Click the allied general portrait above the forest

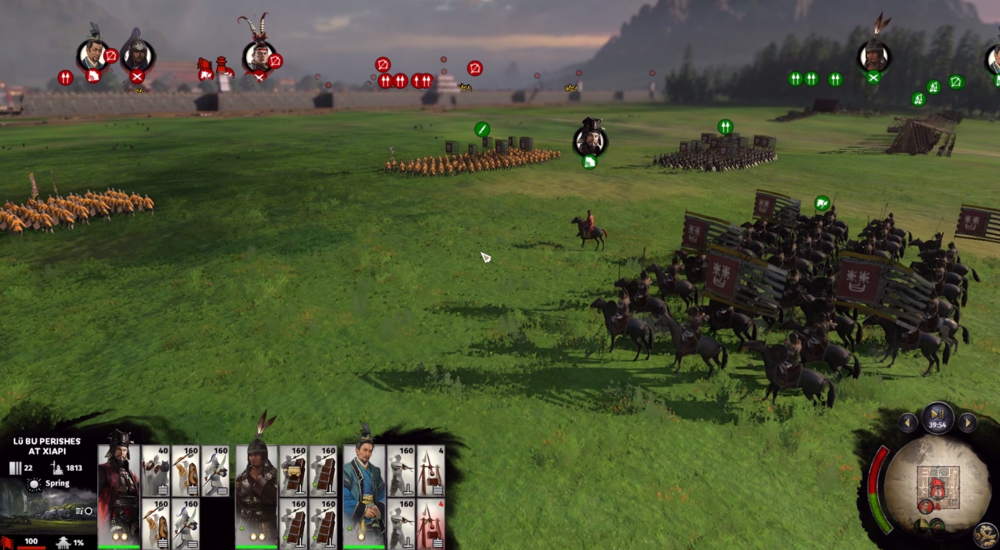pos(873,54)
